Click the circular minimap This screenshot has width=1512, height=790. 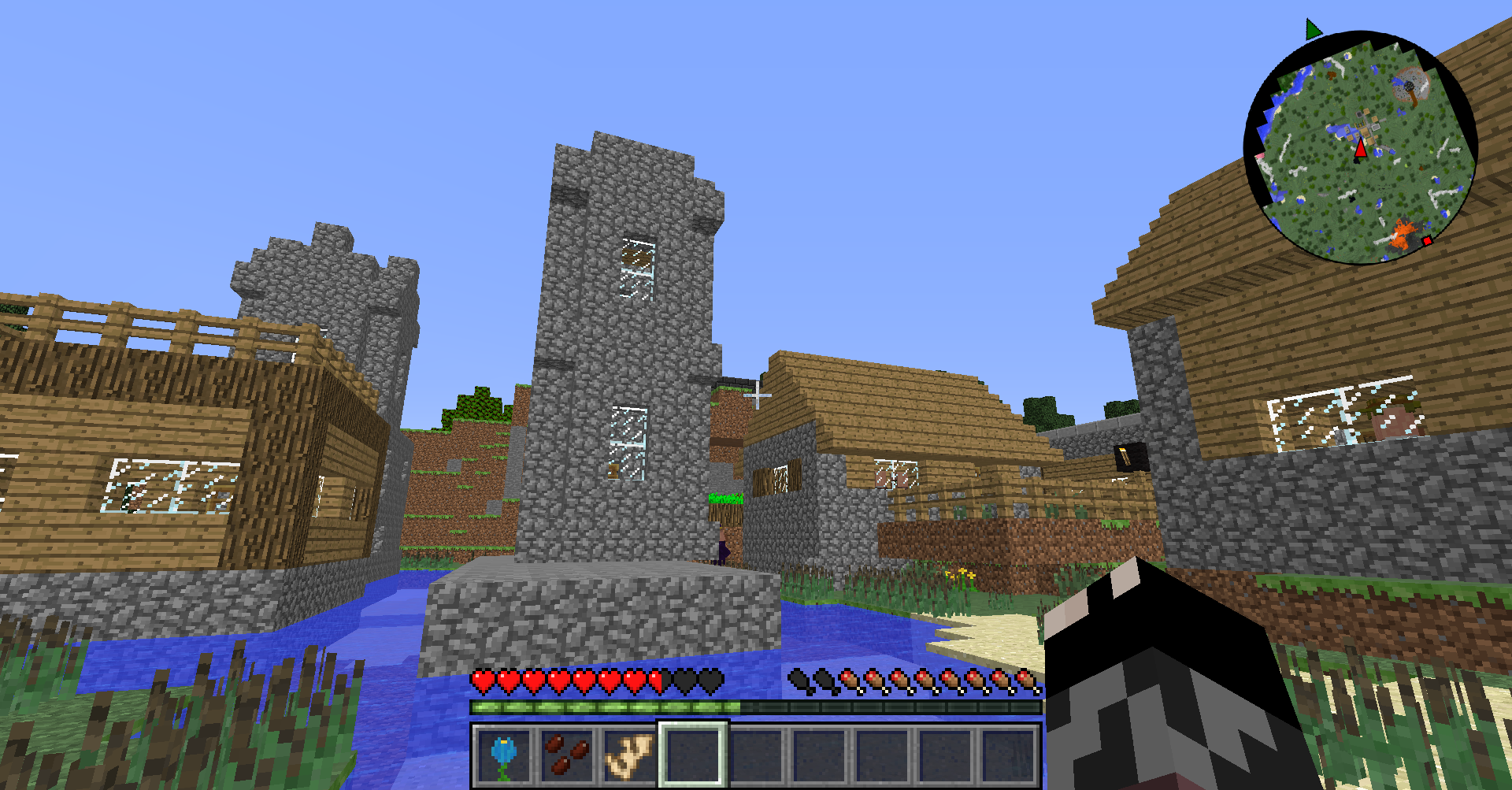pos(1360,147)
